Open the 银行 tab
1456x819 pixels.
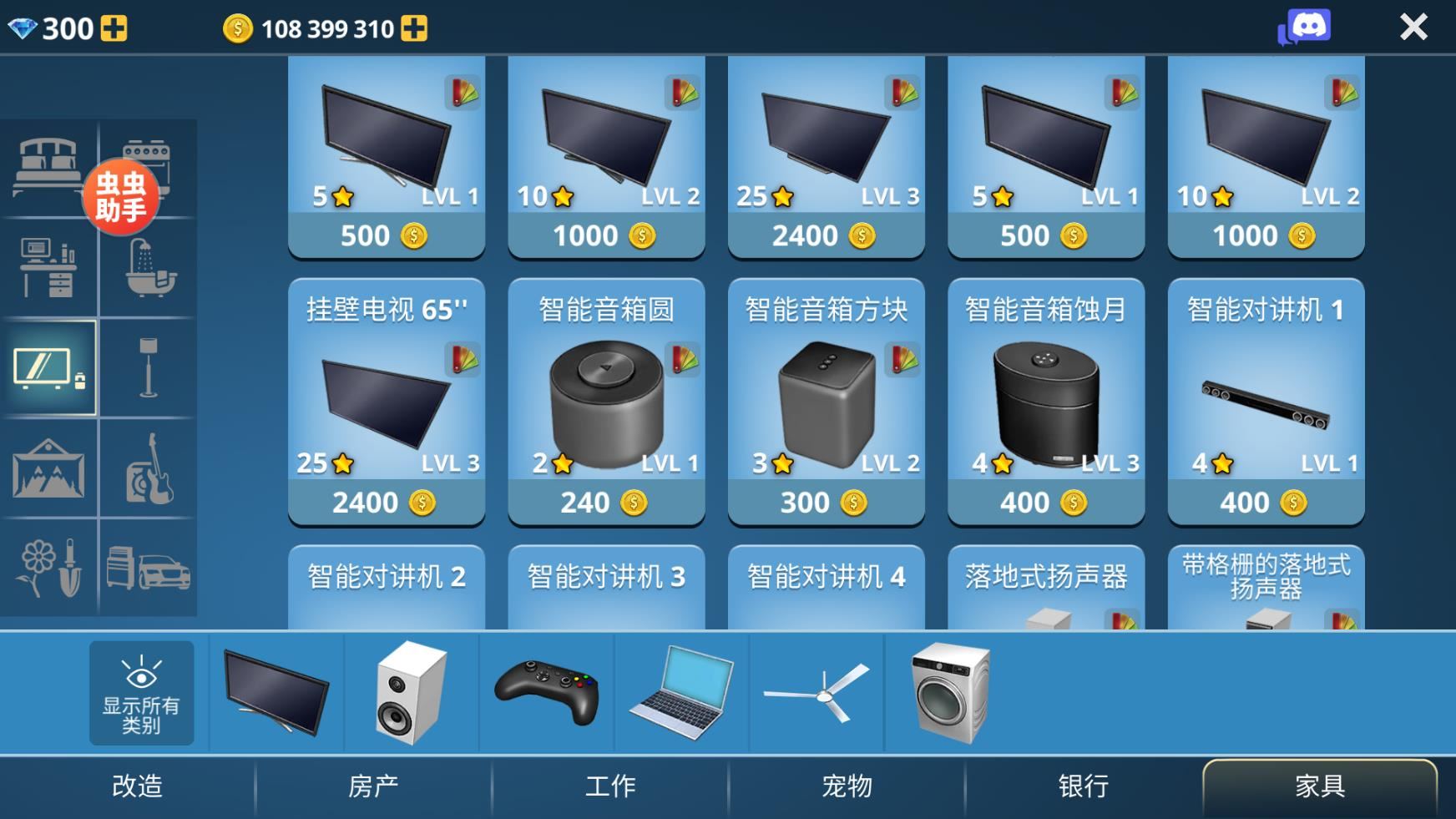click(1083, 785)
